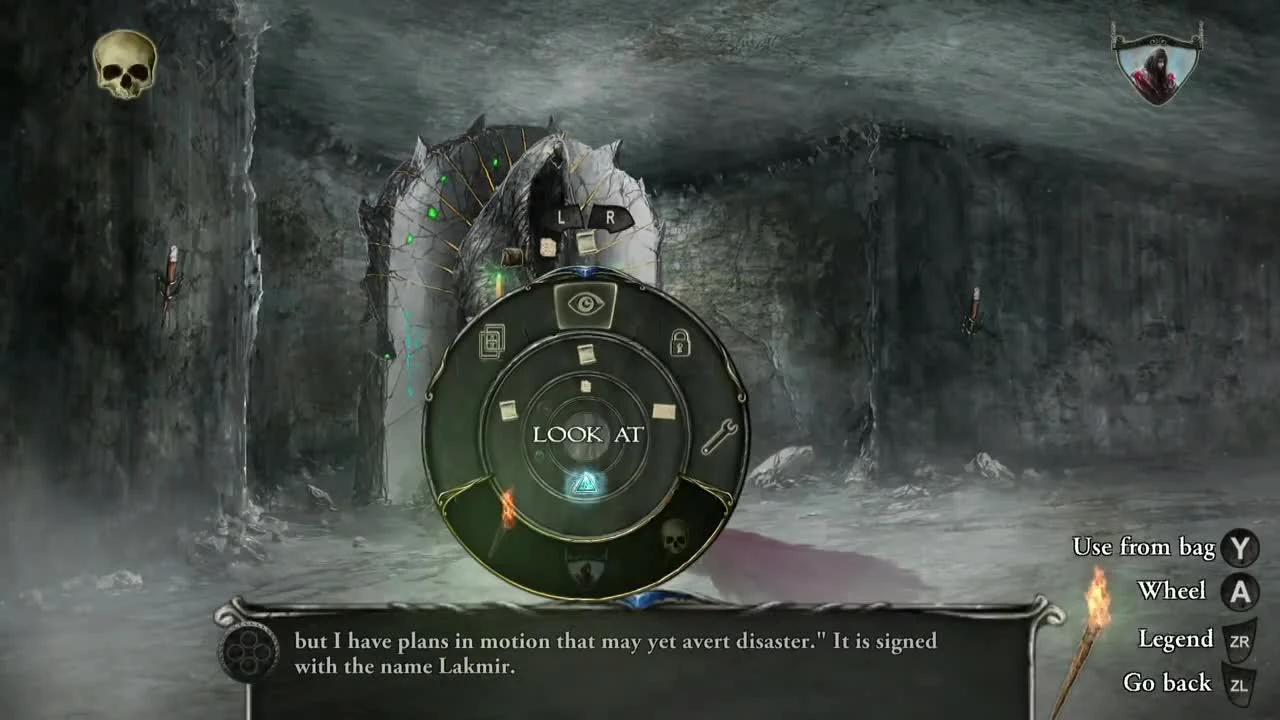Click the A button Wheel prompt

(1240, 591)
